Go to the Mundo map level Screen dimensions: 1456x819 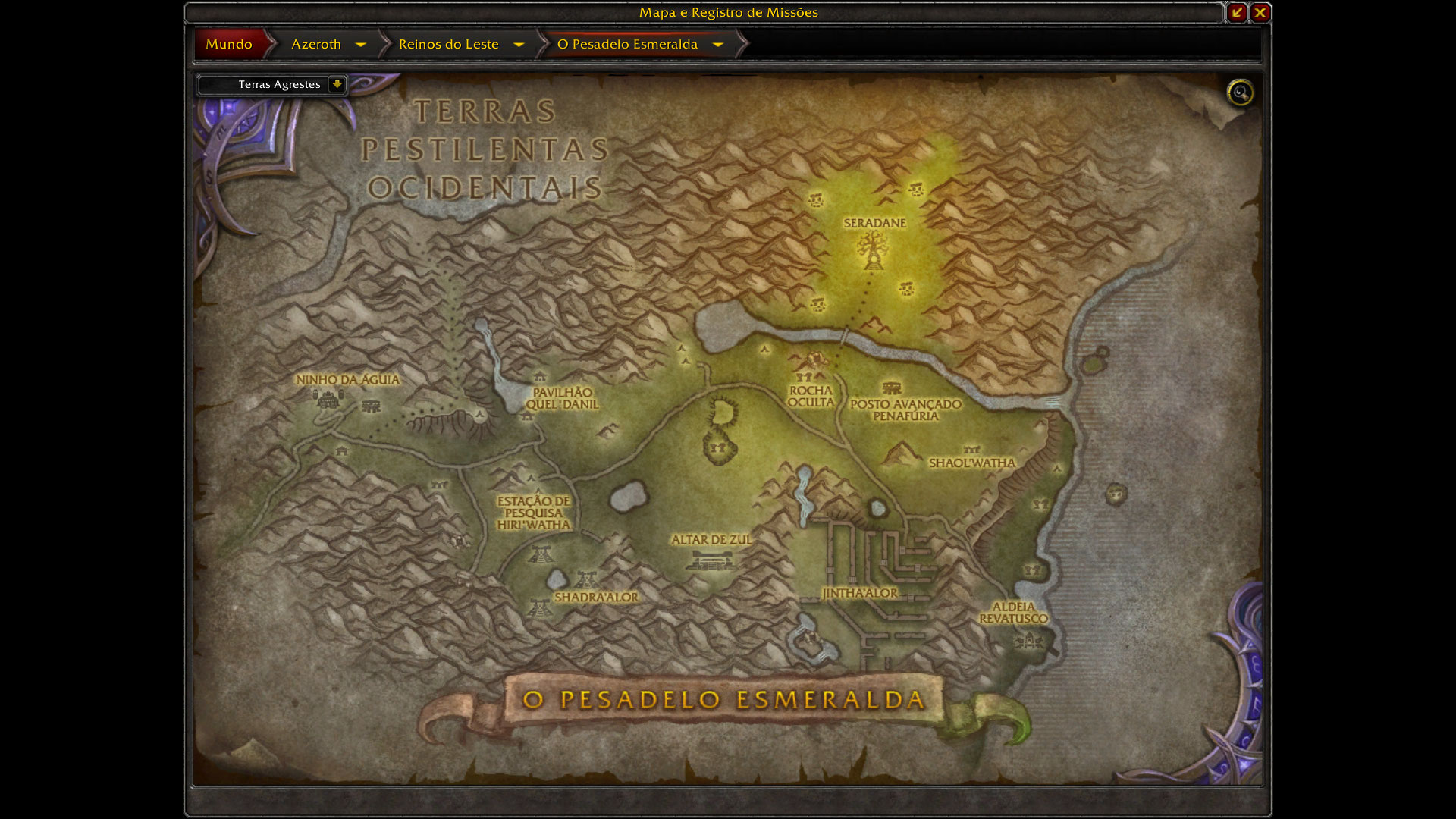(228, 44)
